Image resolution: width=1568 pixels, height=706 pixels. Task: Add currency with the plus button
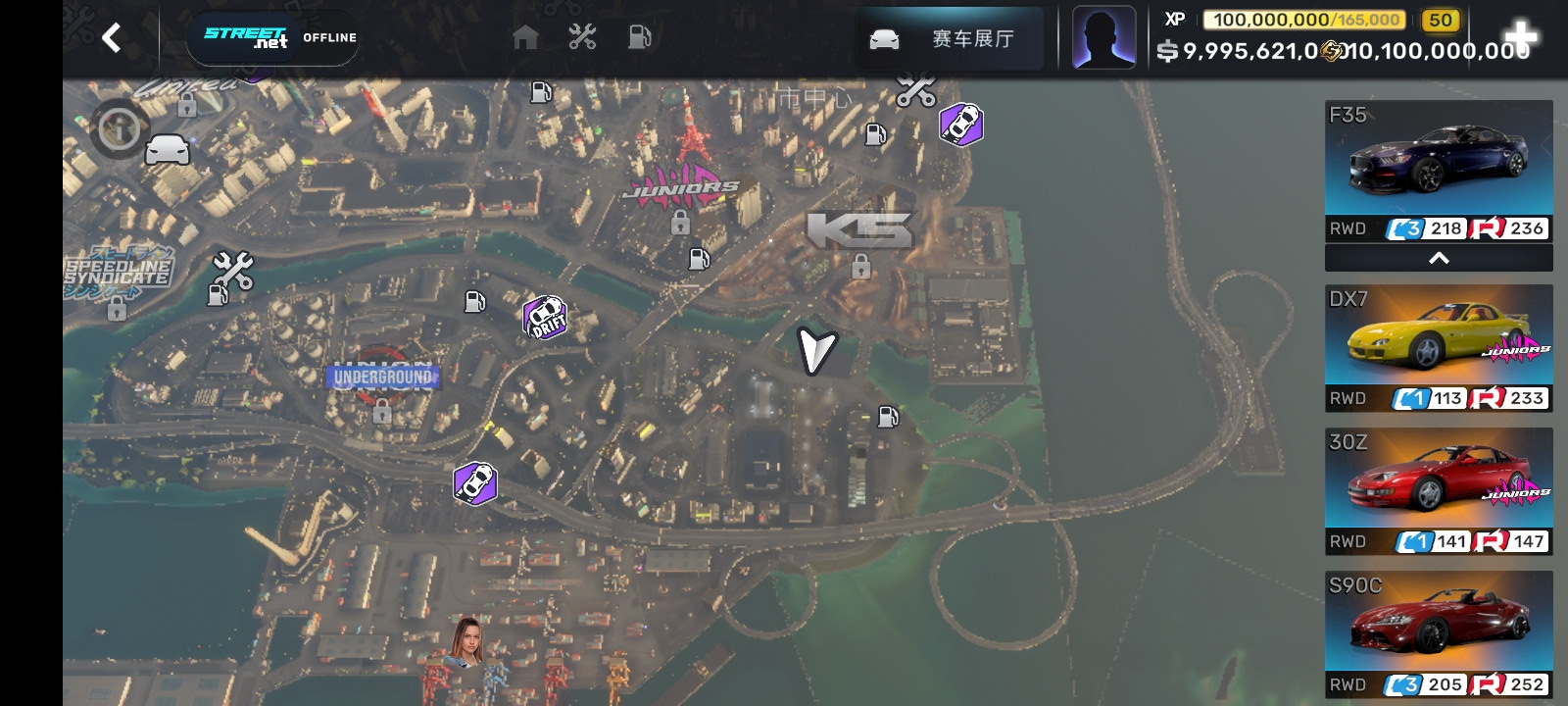[1520, 38]
